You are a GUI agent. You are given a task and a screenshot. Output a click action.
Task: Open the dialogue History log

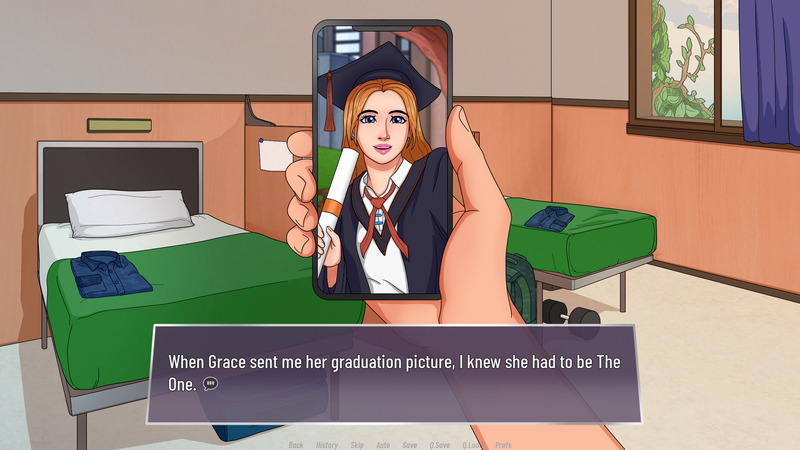(x=327, y=444)
